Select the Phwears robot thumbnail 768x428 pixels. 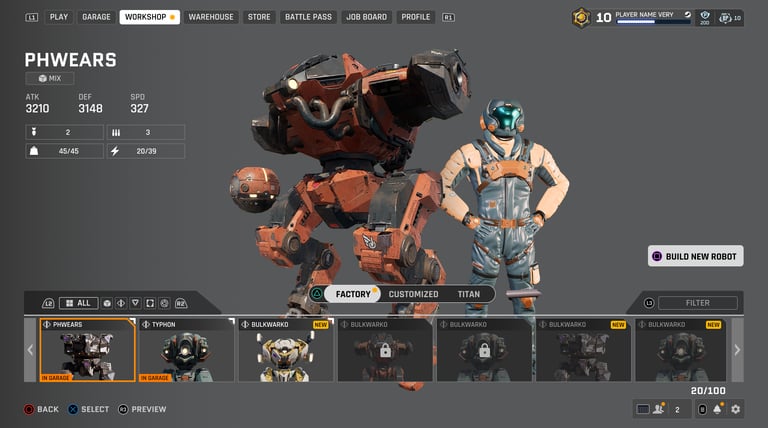pos(87,350)
